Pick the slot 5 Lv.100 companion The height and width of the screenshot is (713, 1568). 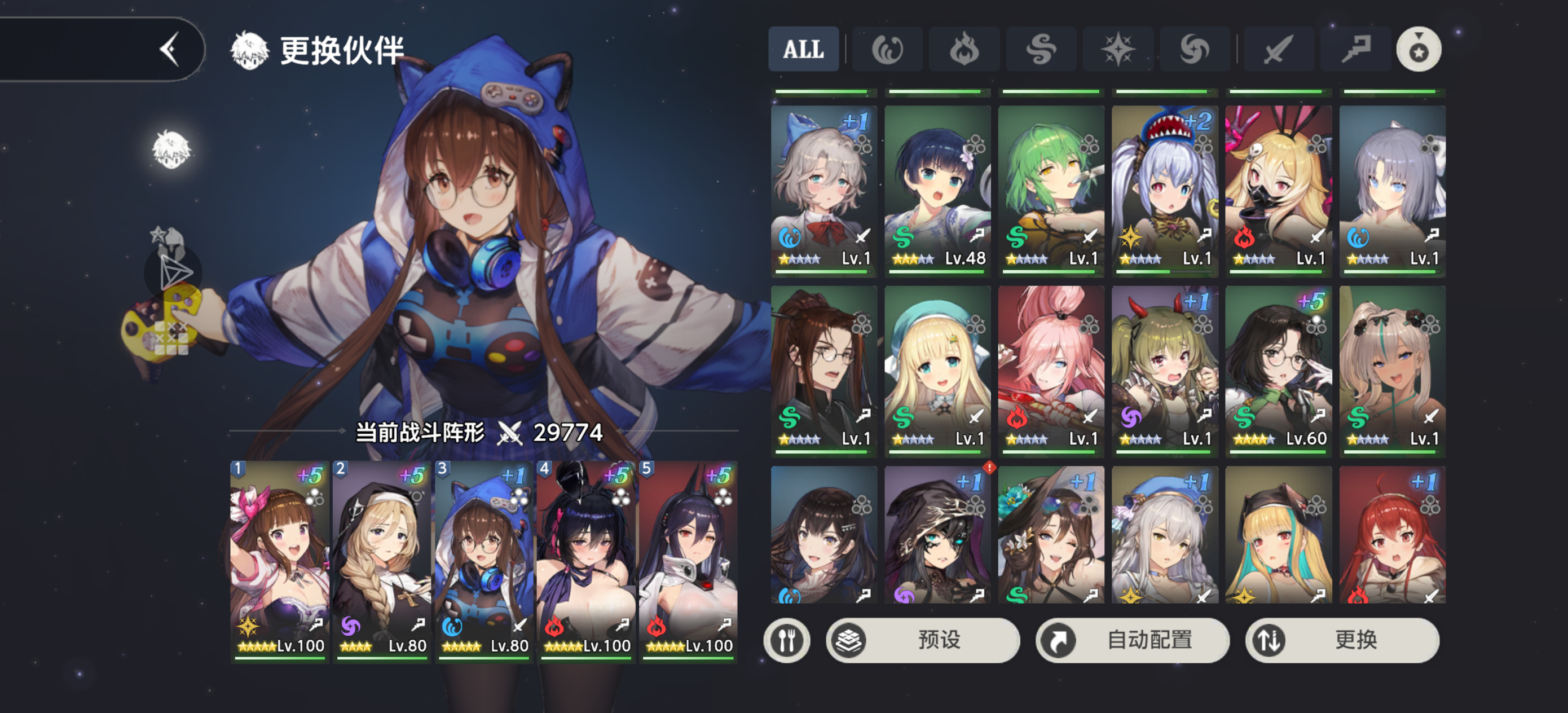pos(689,560)
